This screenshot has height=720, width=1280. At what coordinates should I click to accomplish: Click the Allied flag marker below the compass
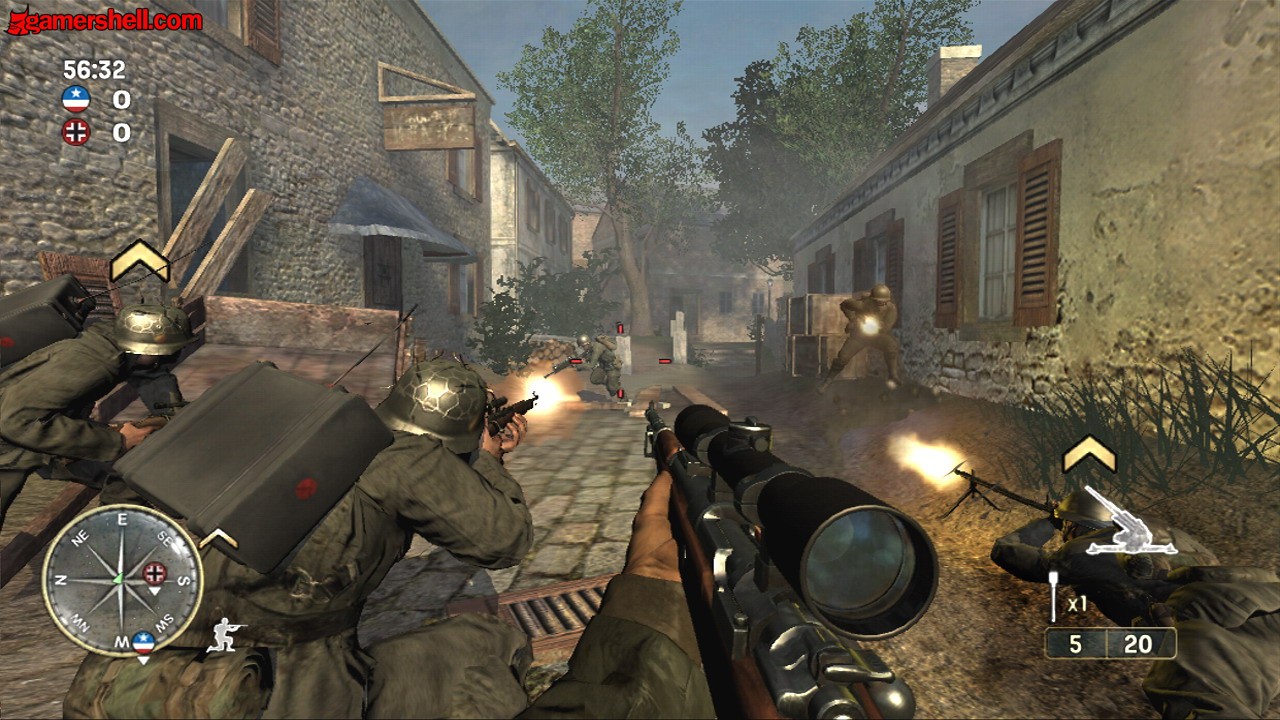144,643
